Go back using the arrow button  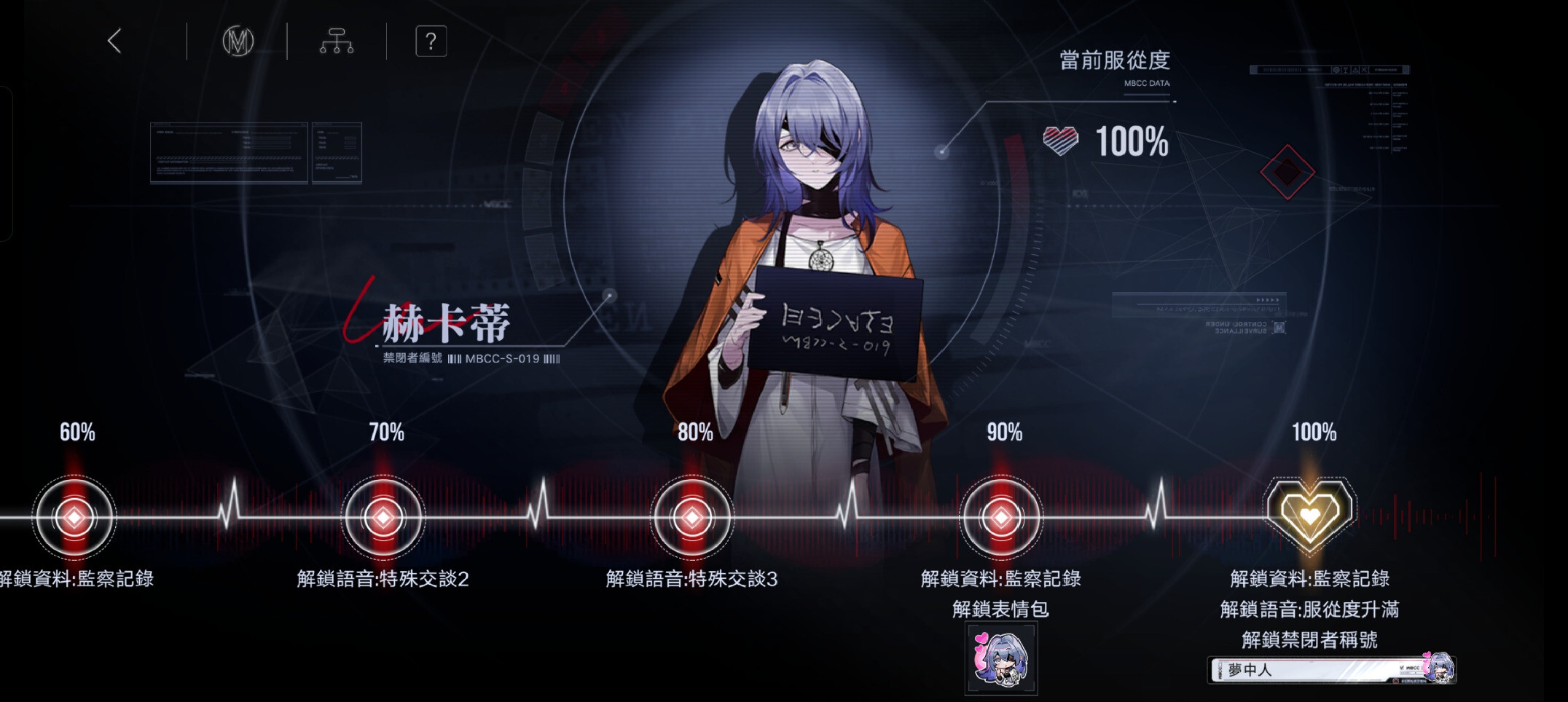pyautogui.click(x=114, y=41)
